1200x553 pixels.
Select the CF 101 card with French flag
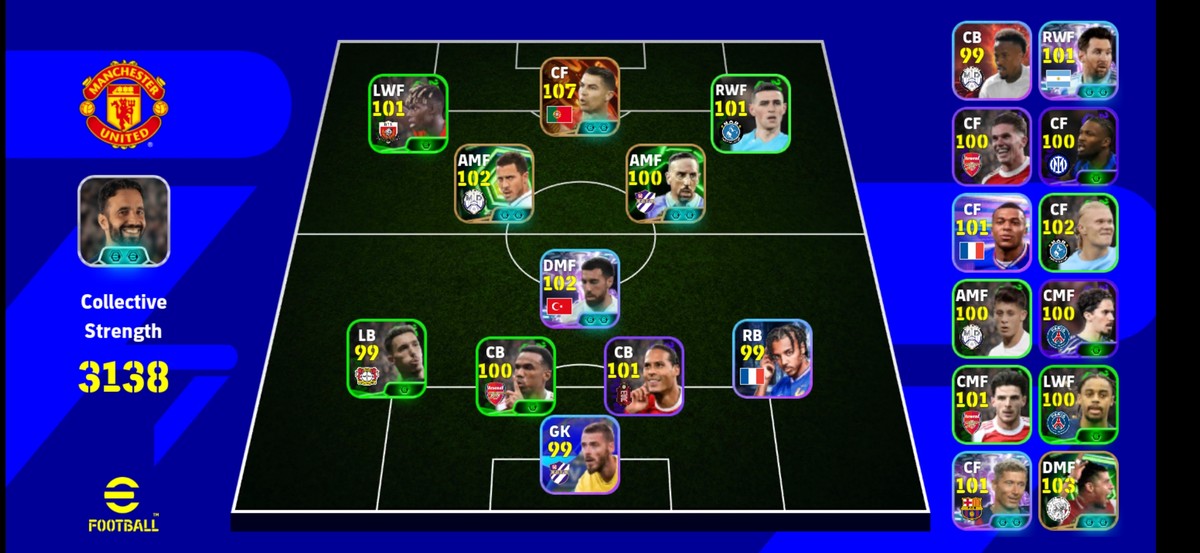(x=991, y=232)
